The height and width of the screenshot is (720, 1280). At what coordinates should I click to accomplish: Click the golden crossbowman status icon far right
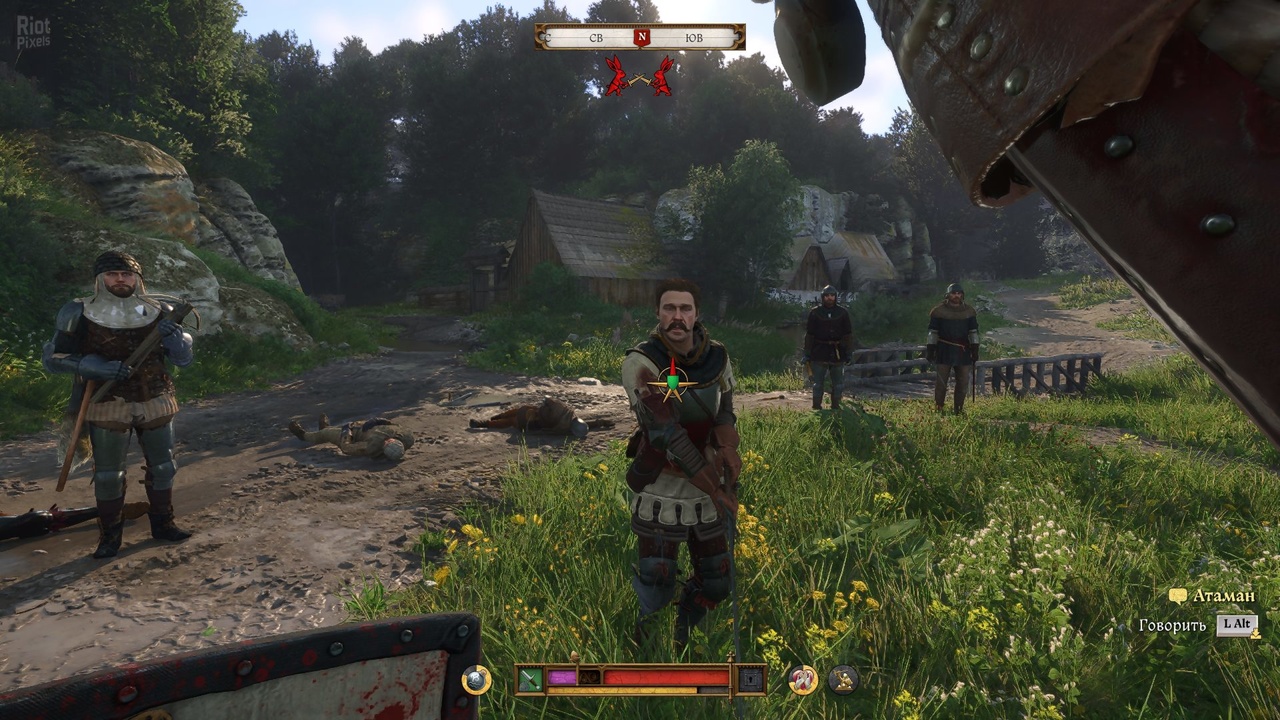point(842,677)
